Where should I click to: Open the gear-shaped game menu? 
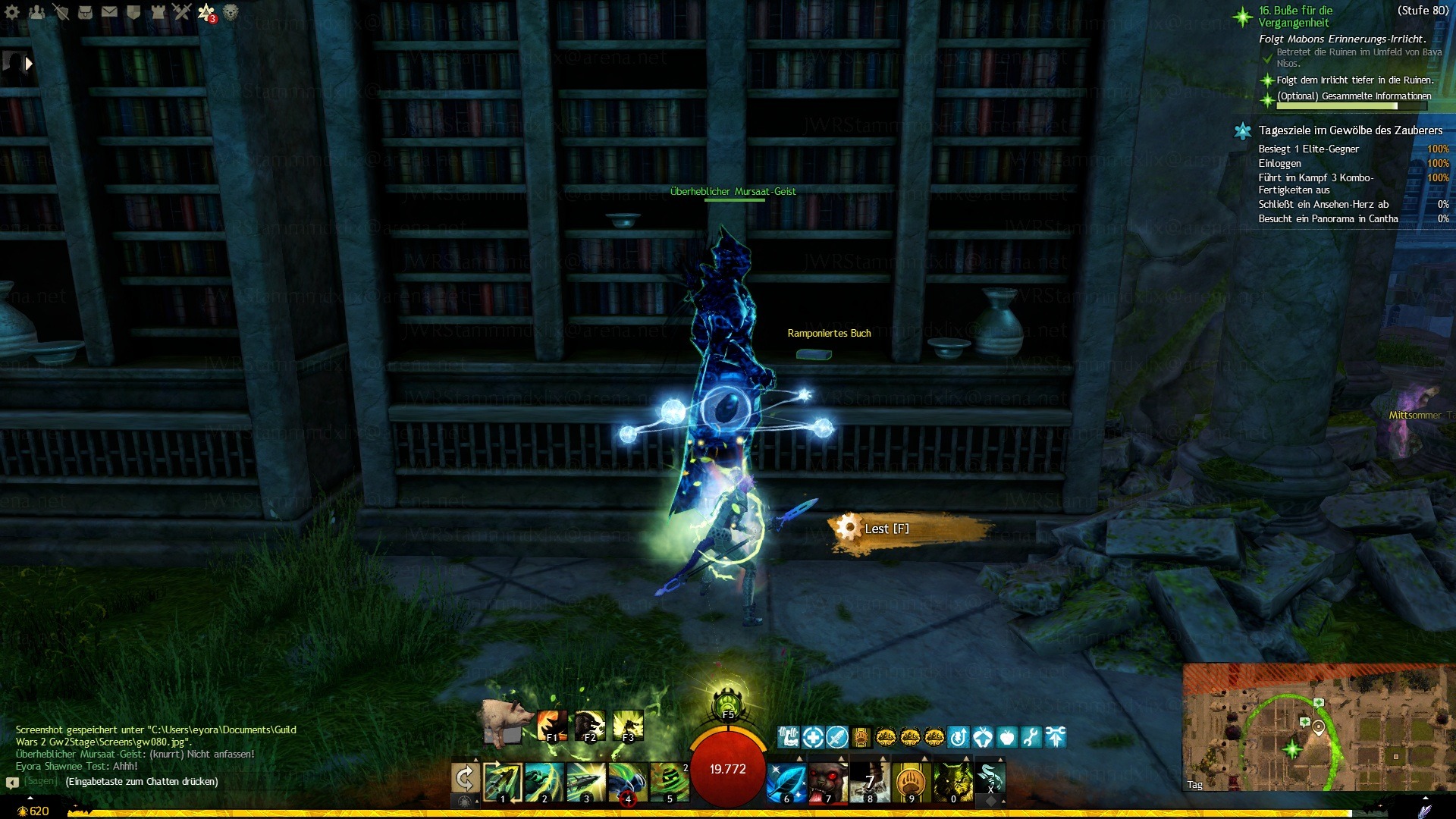click(12, 11)
